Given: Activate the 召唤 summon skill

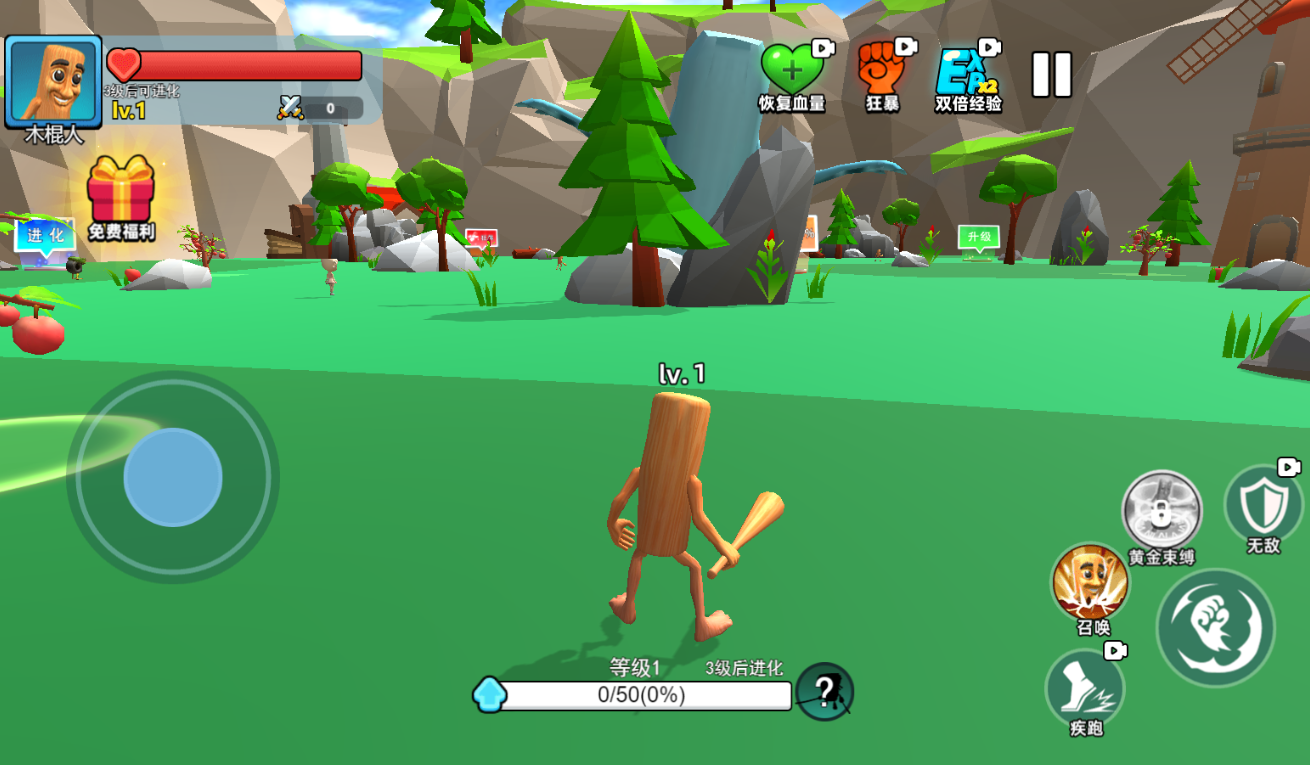Looking at the screenshot, I should click(x=1091, y=582).
